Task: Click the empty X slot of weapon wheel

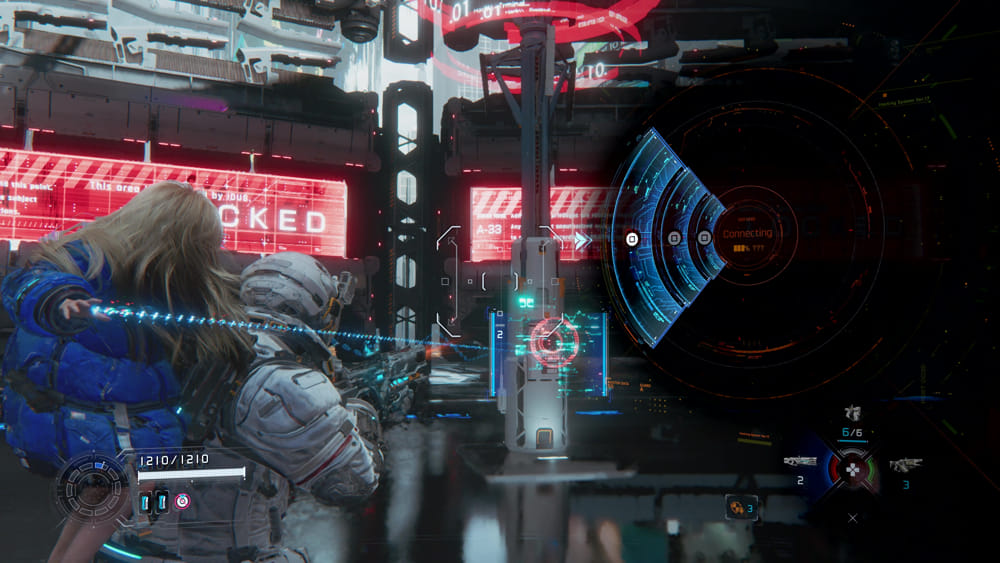Action: (x=852, y=518)
